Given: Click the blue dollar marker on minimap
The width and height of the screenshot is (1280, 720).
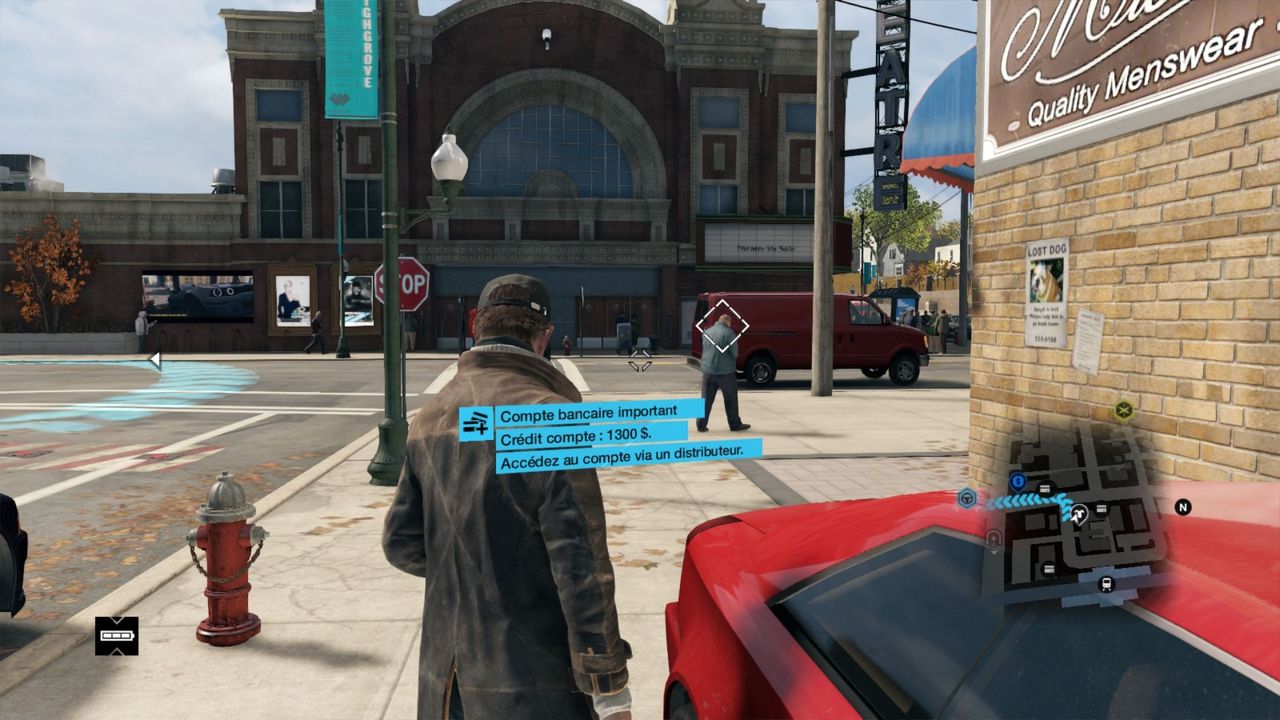Looking at the screenshot, I should (1018, 481).
